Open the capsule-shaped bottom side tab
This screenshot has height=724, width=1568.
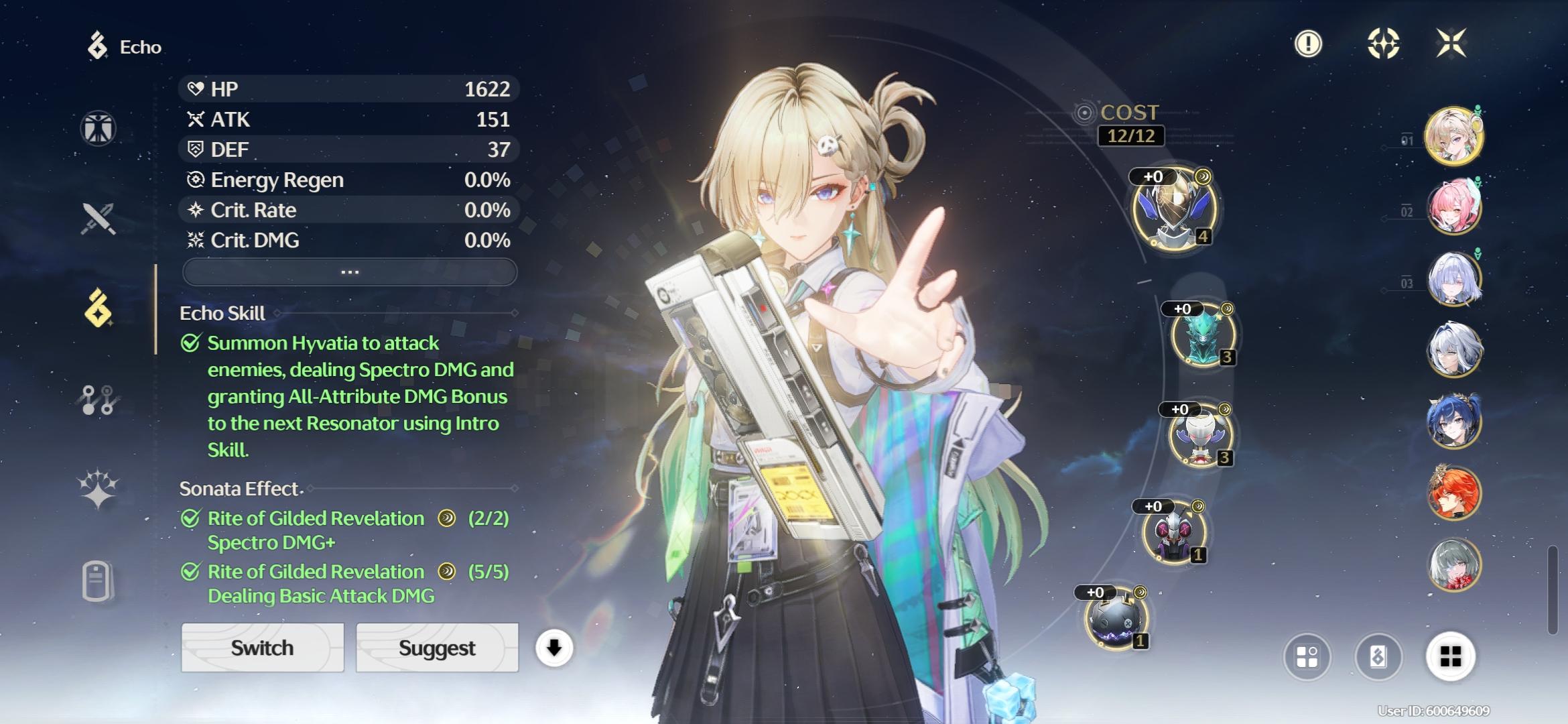click(97, 581)
